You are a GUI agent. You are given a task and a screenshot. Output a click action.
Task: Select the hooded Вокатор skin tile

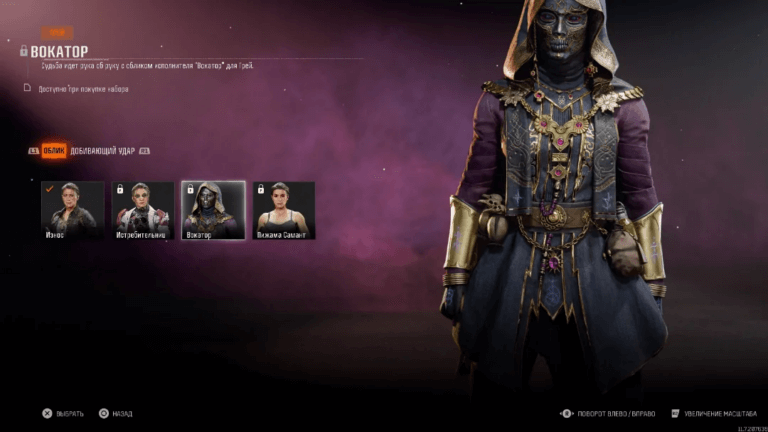(x=213, y=210)
